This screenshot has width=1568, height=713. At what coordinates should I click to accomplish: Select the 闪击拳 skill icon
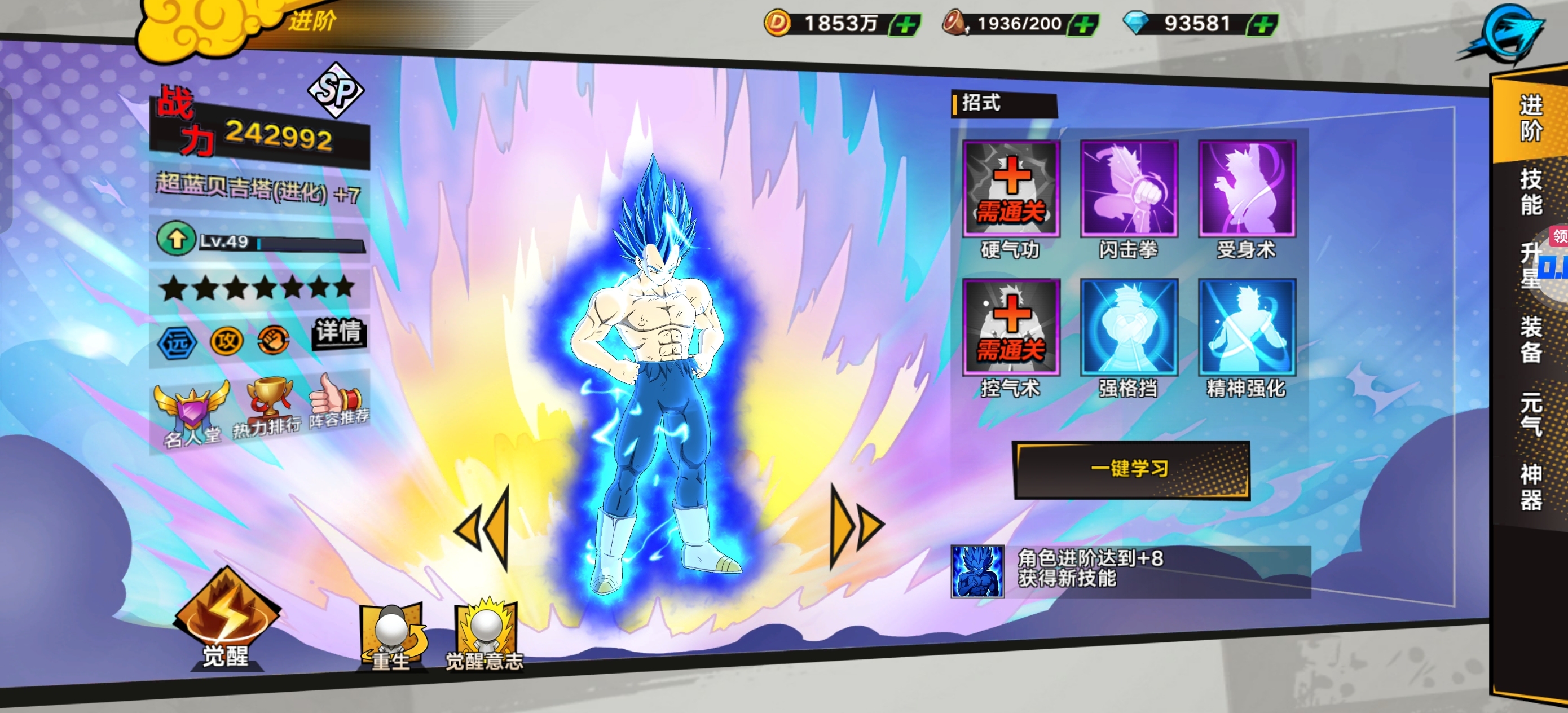click(1129, 189)
